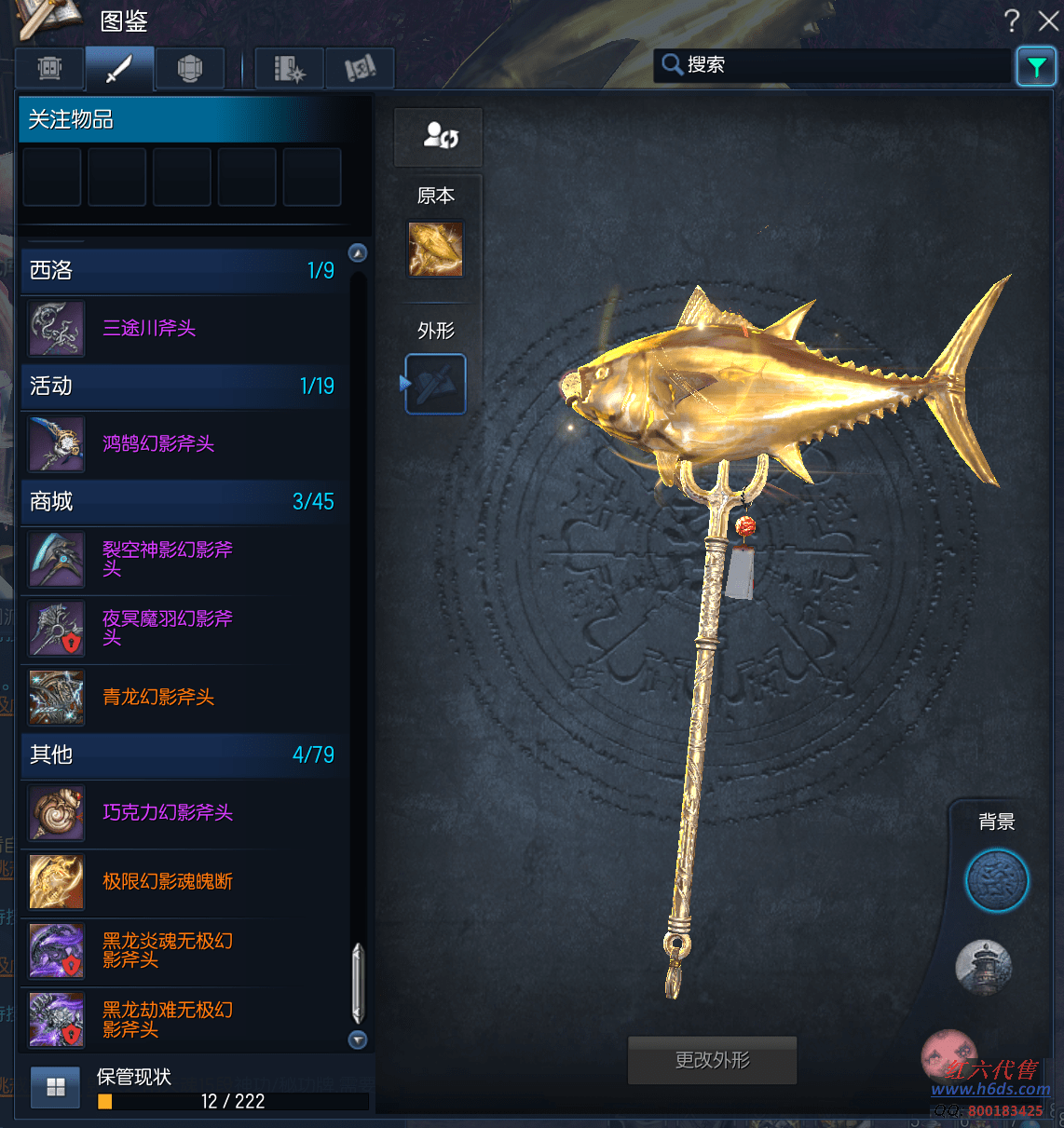
Task: Switch to the costume armor tab
Action: pyautogui.click(x=190, y=68)
